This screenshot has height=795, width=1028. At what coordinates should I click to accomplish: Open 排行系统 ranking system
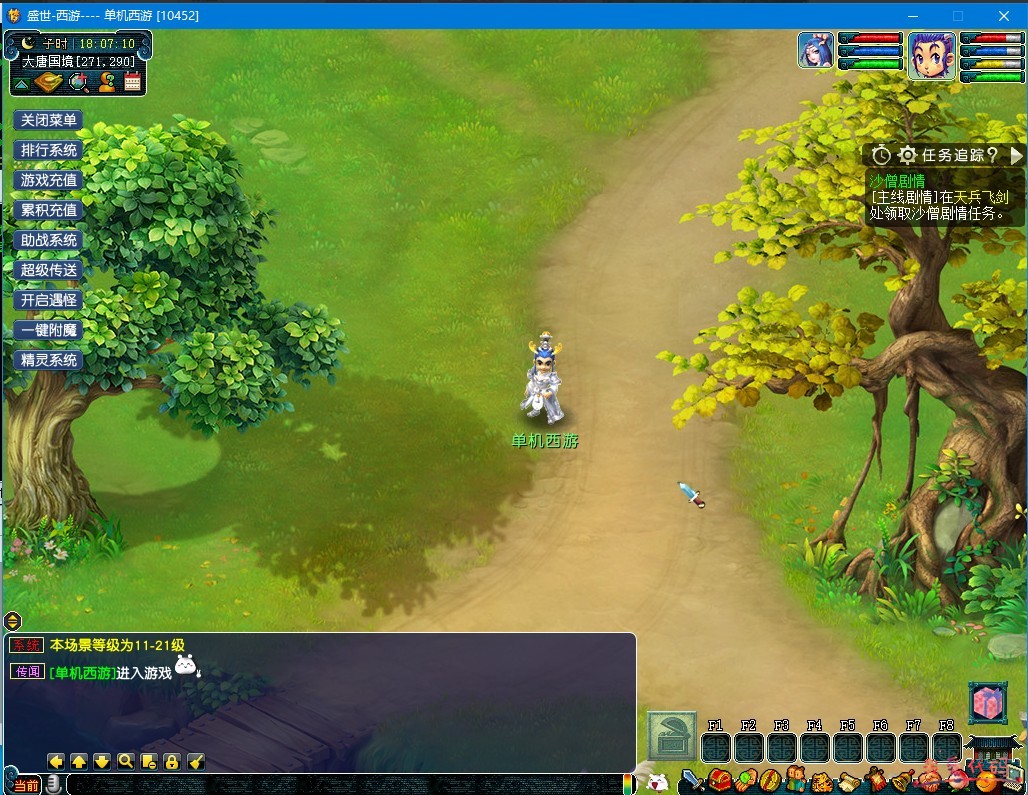[48, 150]
